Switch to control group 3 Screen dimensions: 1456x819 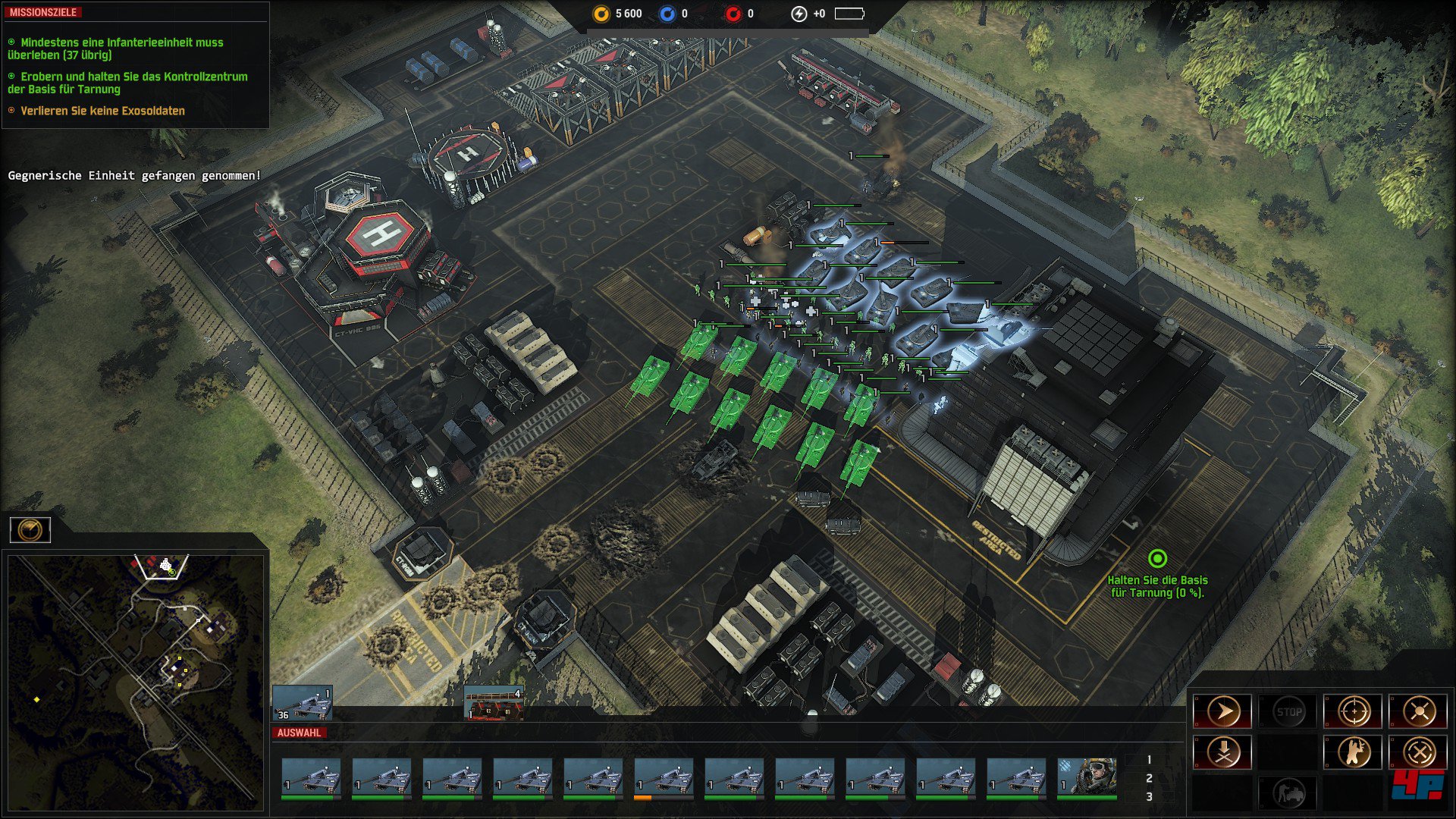pyautogui.click(x=1149, y=796)
